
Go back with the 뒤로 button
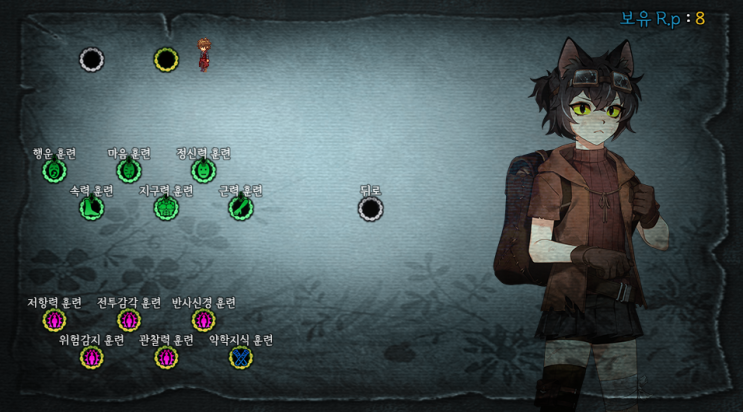pos(371,208)
